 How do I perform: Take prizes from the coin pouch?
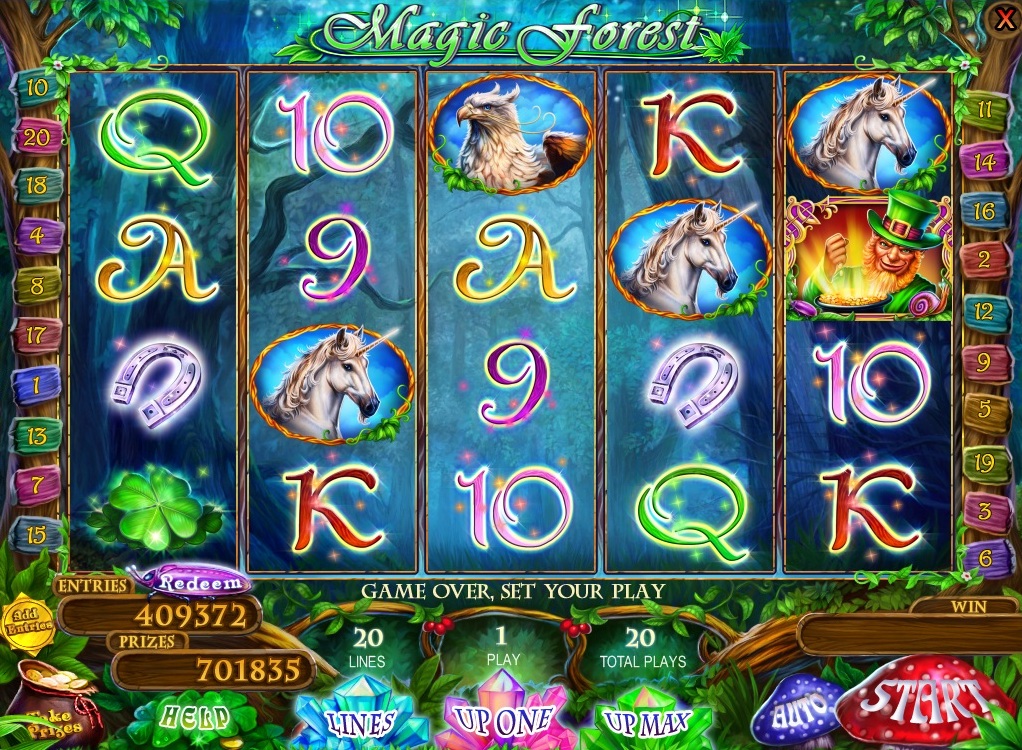tap(50, 705)
